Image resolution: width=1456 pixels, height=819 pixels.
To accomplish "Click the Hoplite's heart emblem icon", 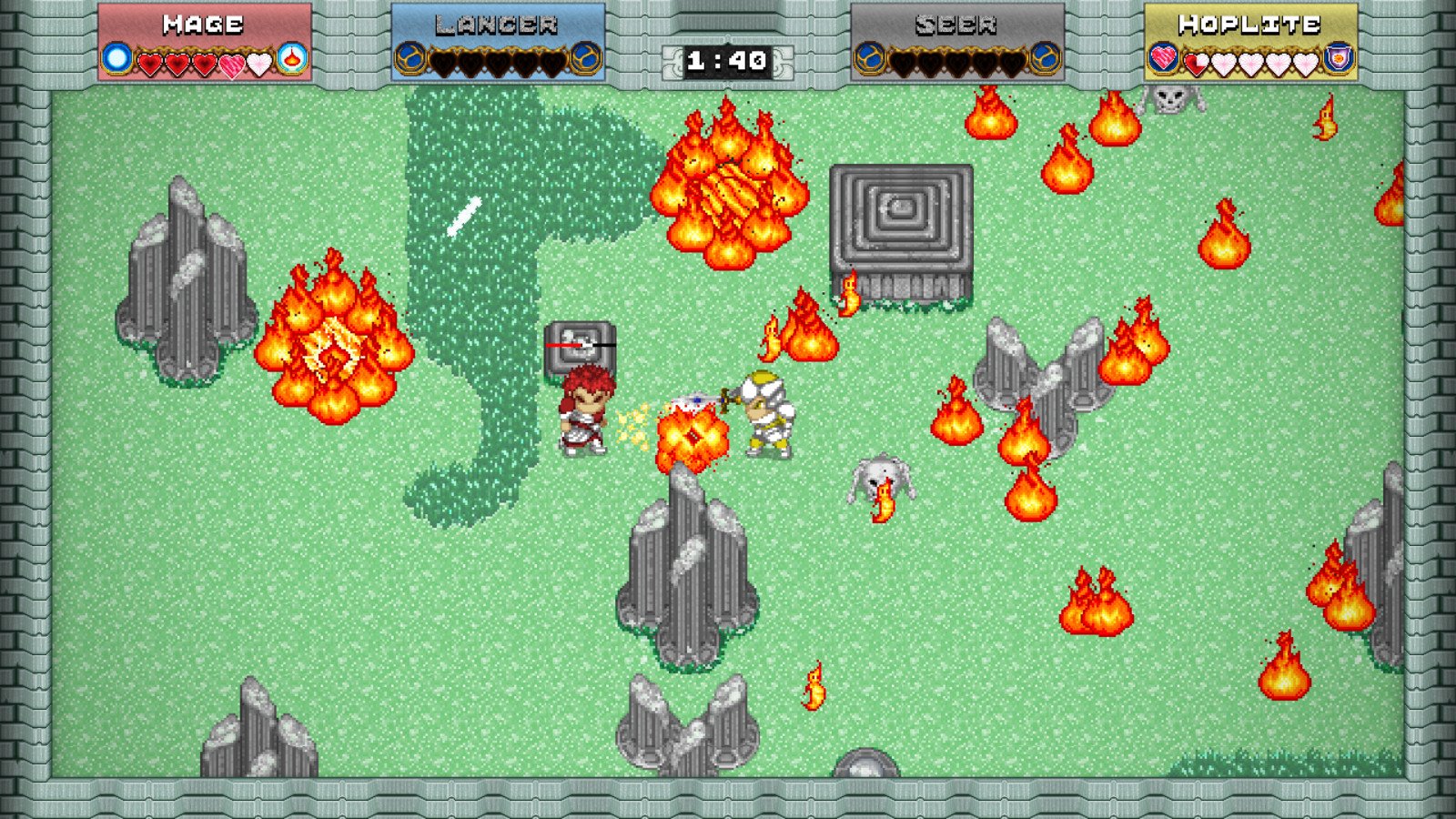I will (x=1162, y=60).
